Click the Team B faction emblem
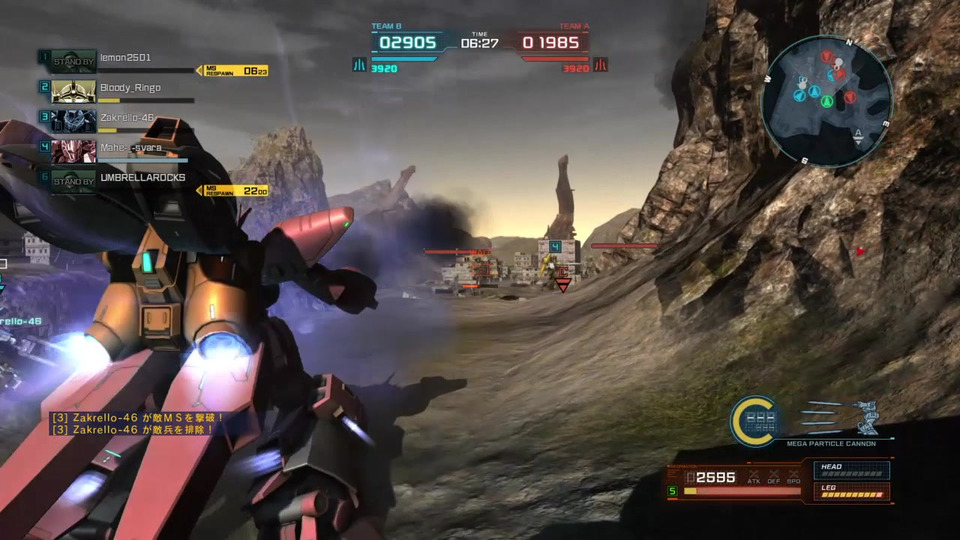 359,65
